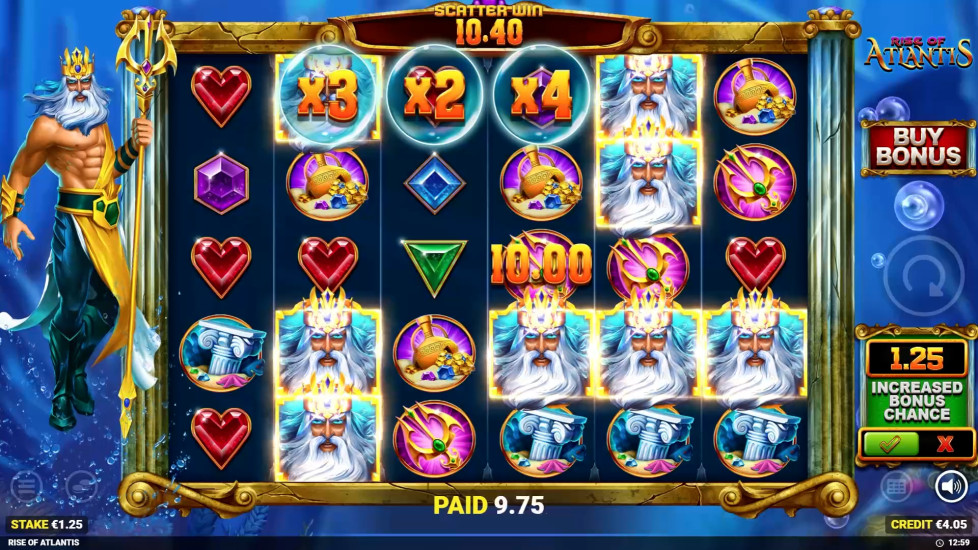Open the coin stack bet settings
This screenshot has height=550, width=978.
[x=82, y=487]
